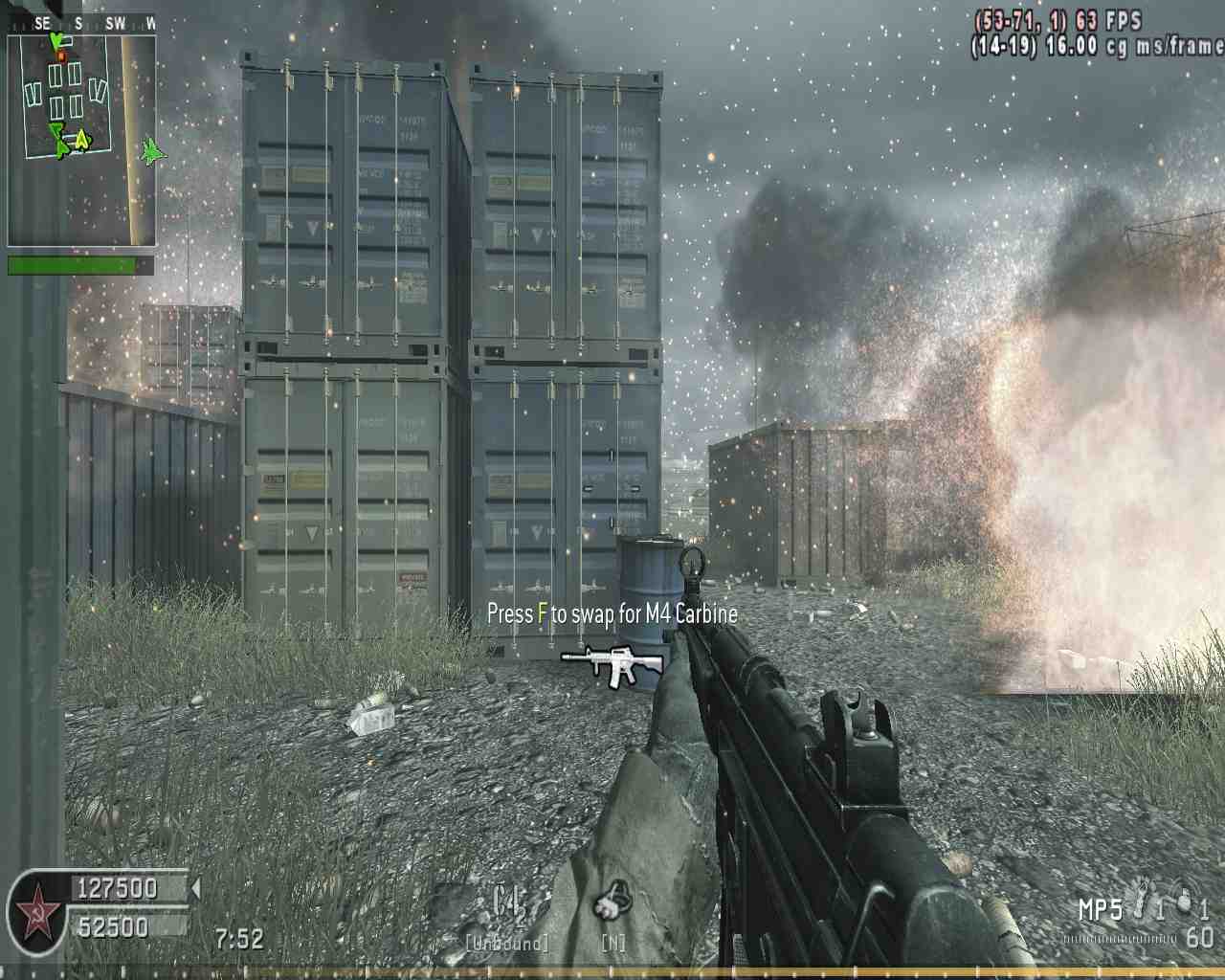Select the yellow A marker on the minimap
Image resolution: width=1225 pixels, height=980 pixels.
(82, 140)
